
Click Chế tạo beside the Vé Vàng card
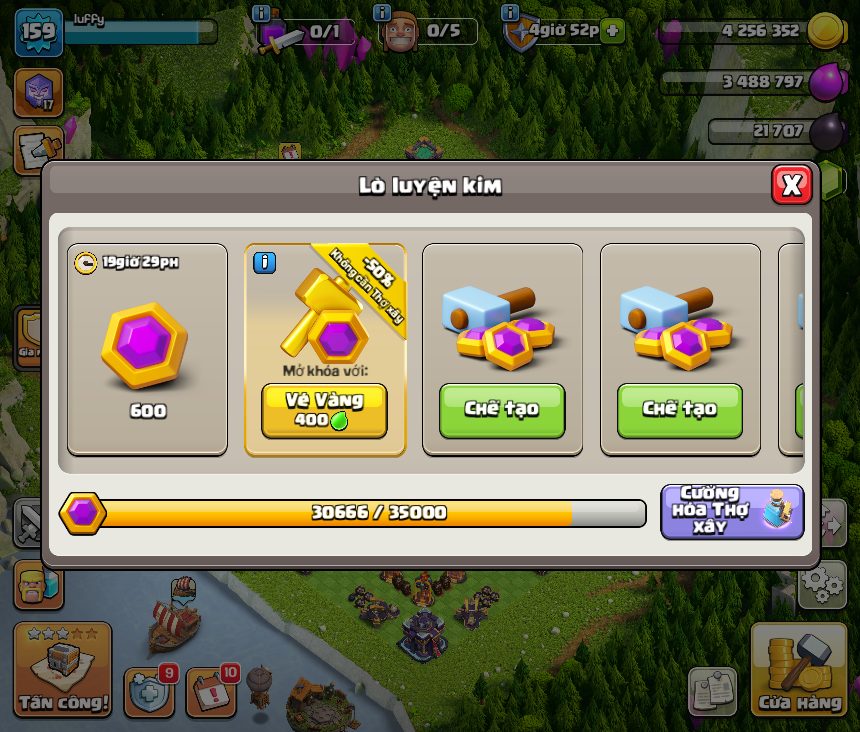click(x=502, y=410)
